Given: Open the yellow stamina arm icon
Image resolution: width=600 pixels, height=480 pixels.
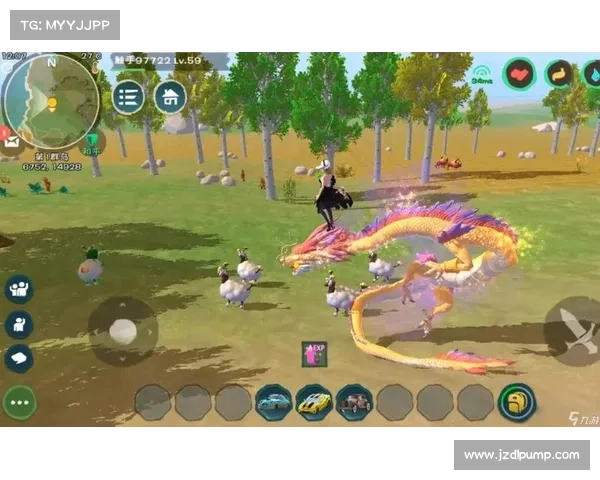Looking at the screenshot, I should coord(559,74).
